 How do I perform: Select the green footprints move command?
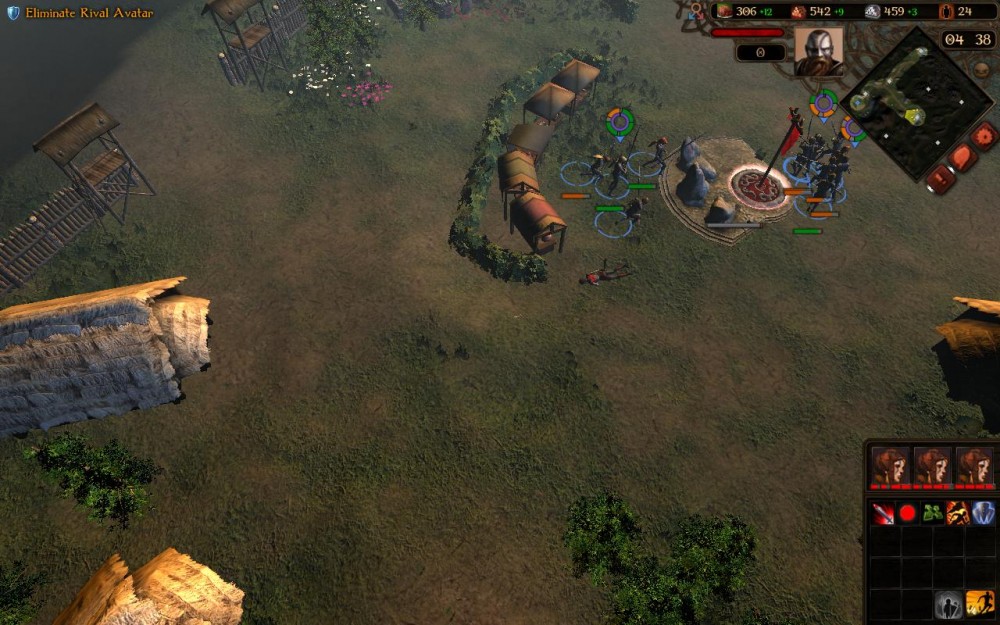933,514
